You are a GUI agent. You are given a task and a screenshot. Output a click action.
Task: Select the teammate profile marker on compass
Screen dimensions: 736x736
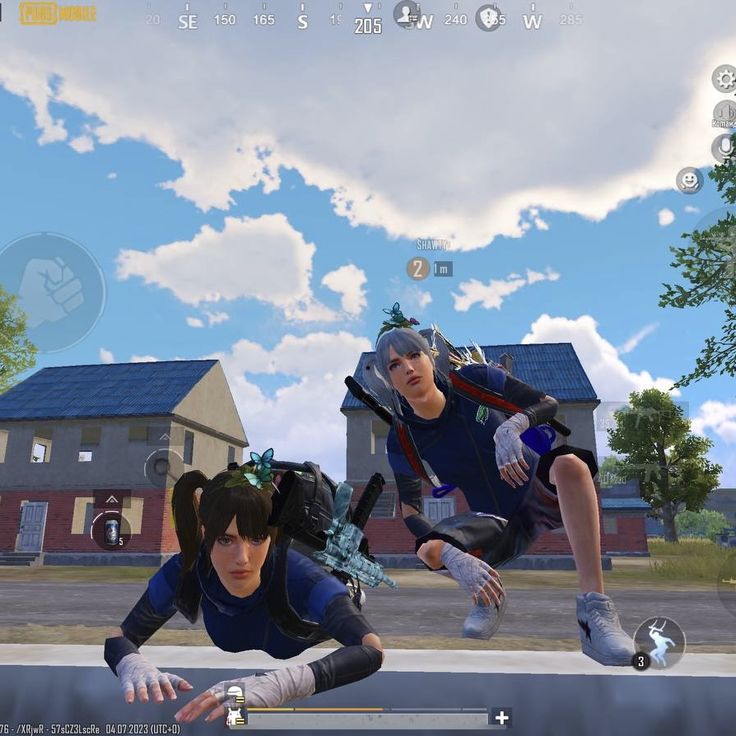[406, 14]
